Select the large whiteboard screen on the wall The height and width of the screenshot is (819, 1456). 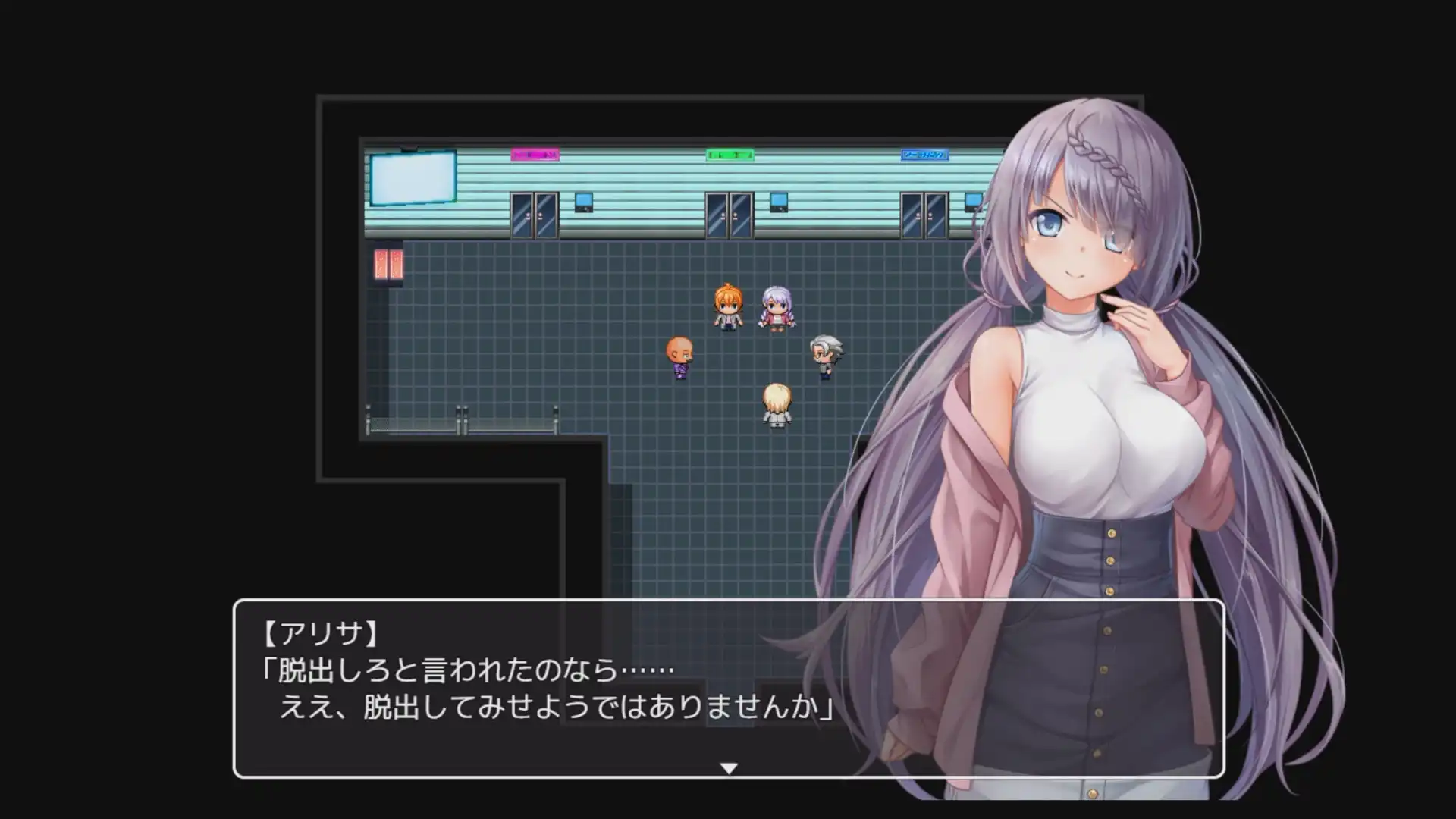(413, 179)
